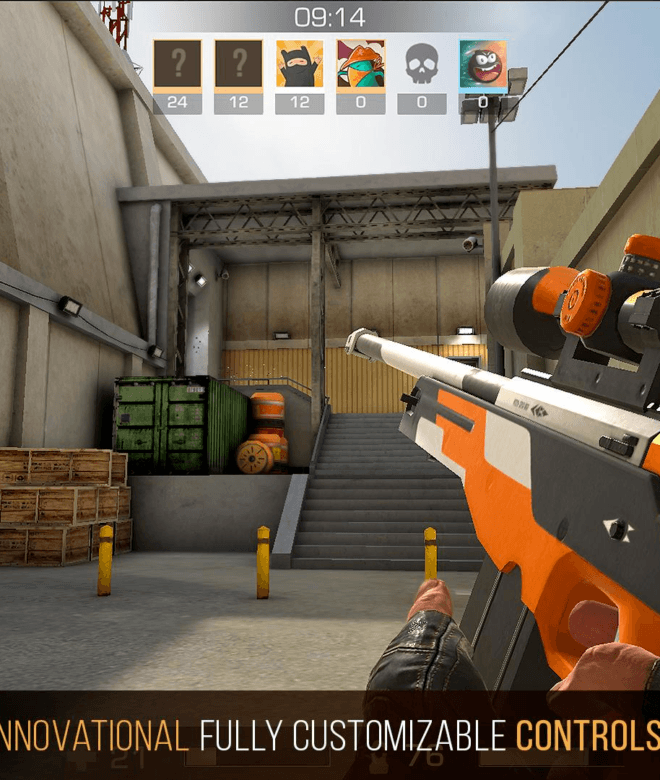Click the orange-hat green character avatar
This screenshot has width=660, height=780.
[360, 65]
